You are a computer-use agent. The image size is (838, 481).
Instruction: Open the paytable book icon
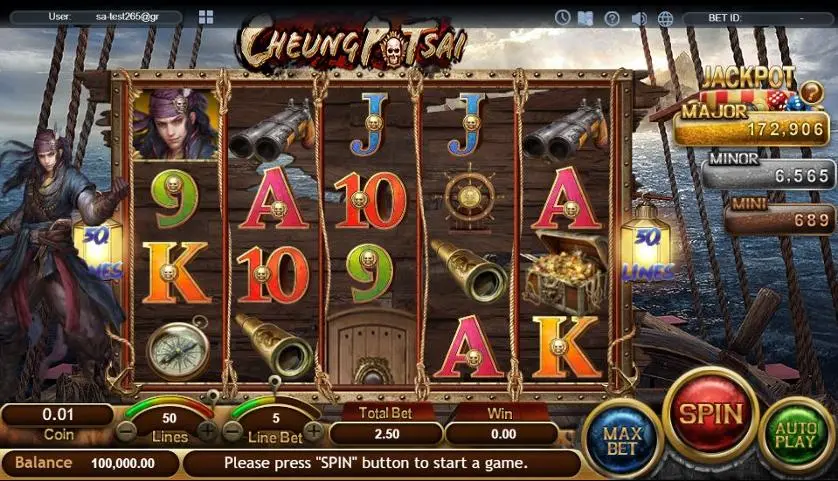[586, 18]
